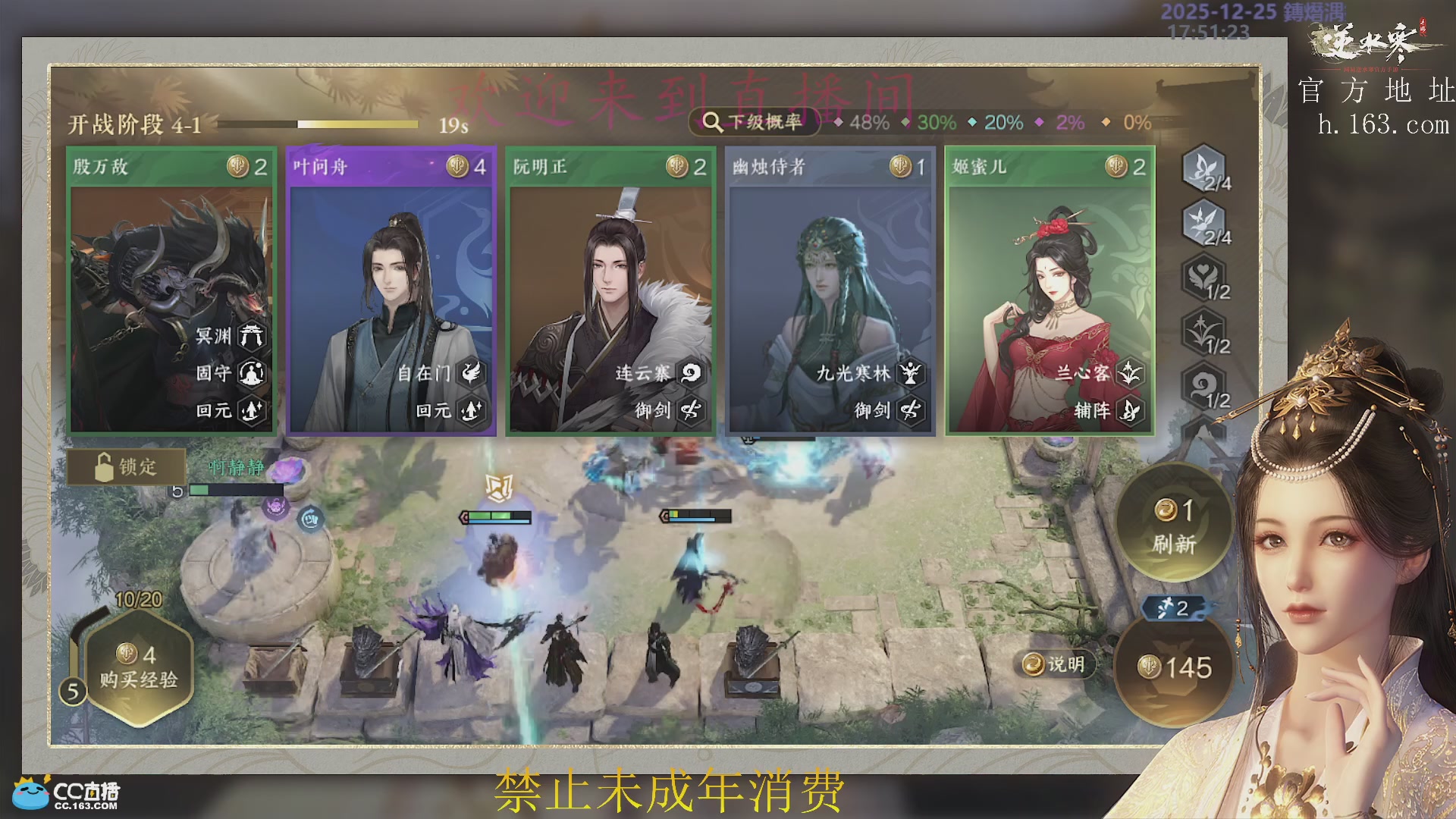Pick the 叶问舟 purple card

point(390,288)
